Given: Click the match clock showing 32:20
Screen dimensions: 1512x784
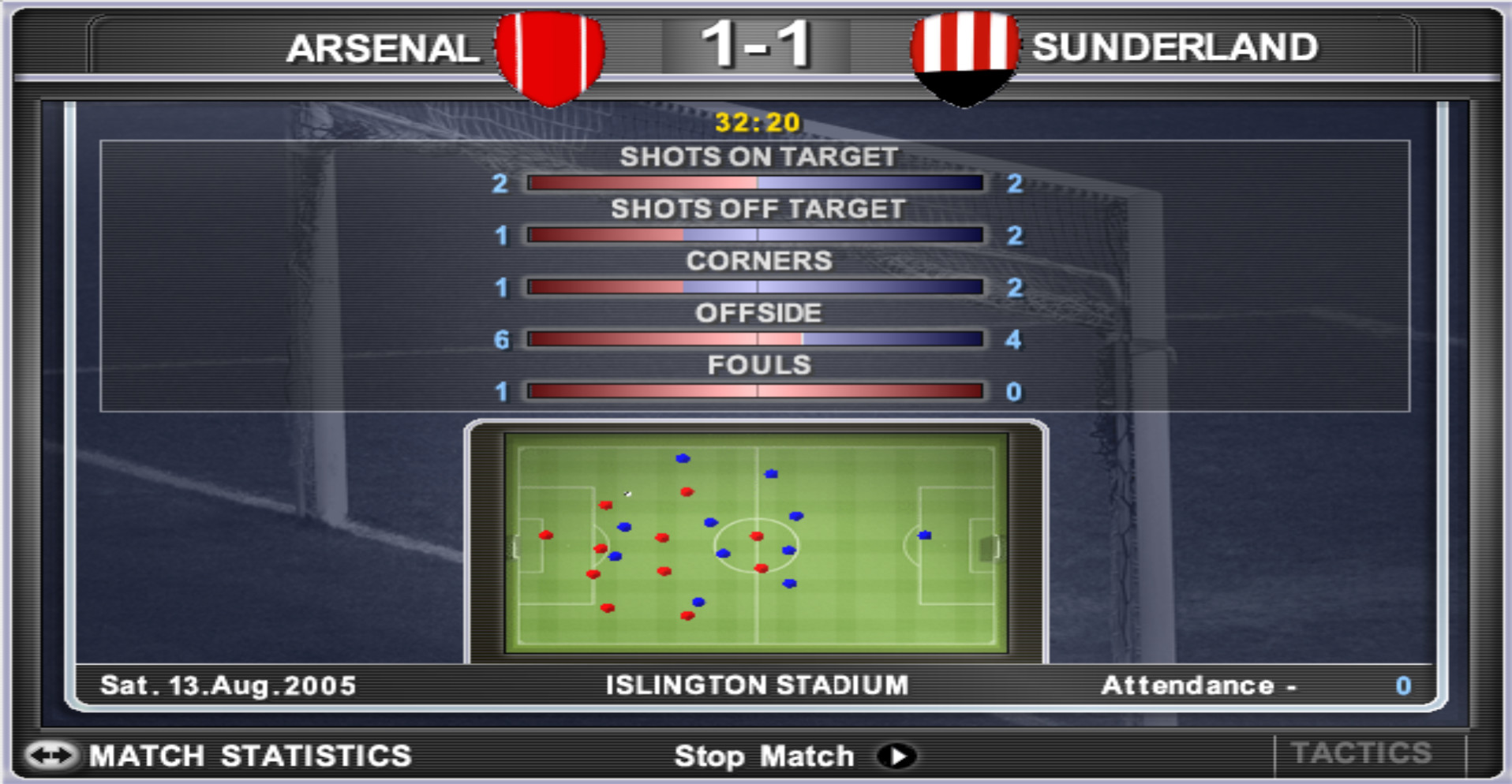Looking at the screenshot, I should [x=756, y=121].
